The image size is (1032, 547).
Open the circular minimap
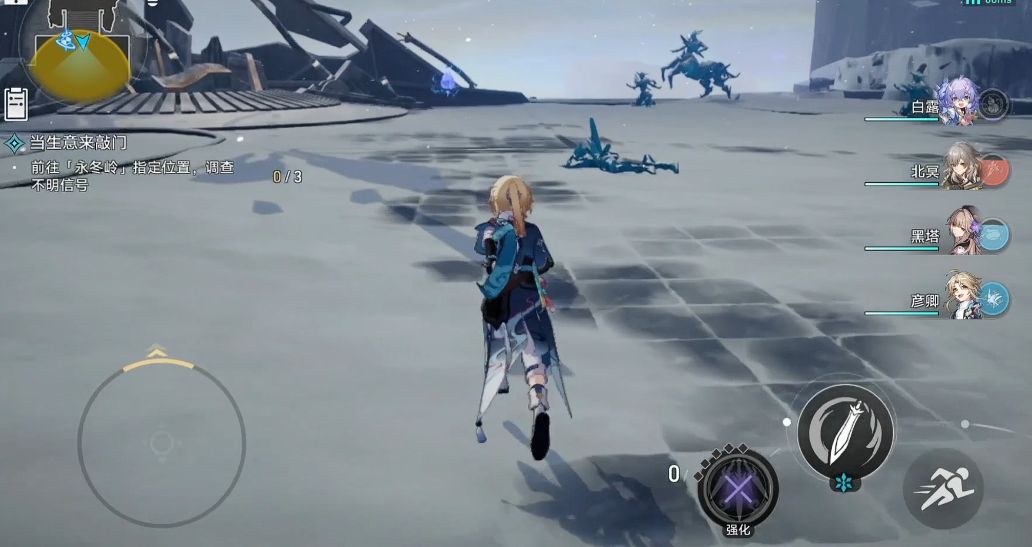pos(80,50)
